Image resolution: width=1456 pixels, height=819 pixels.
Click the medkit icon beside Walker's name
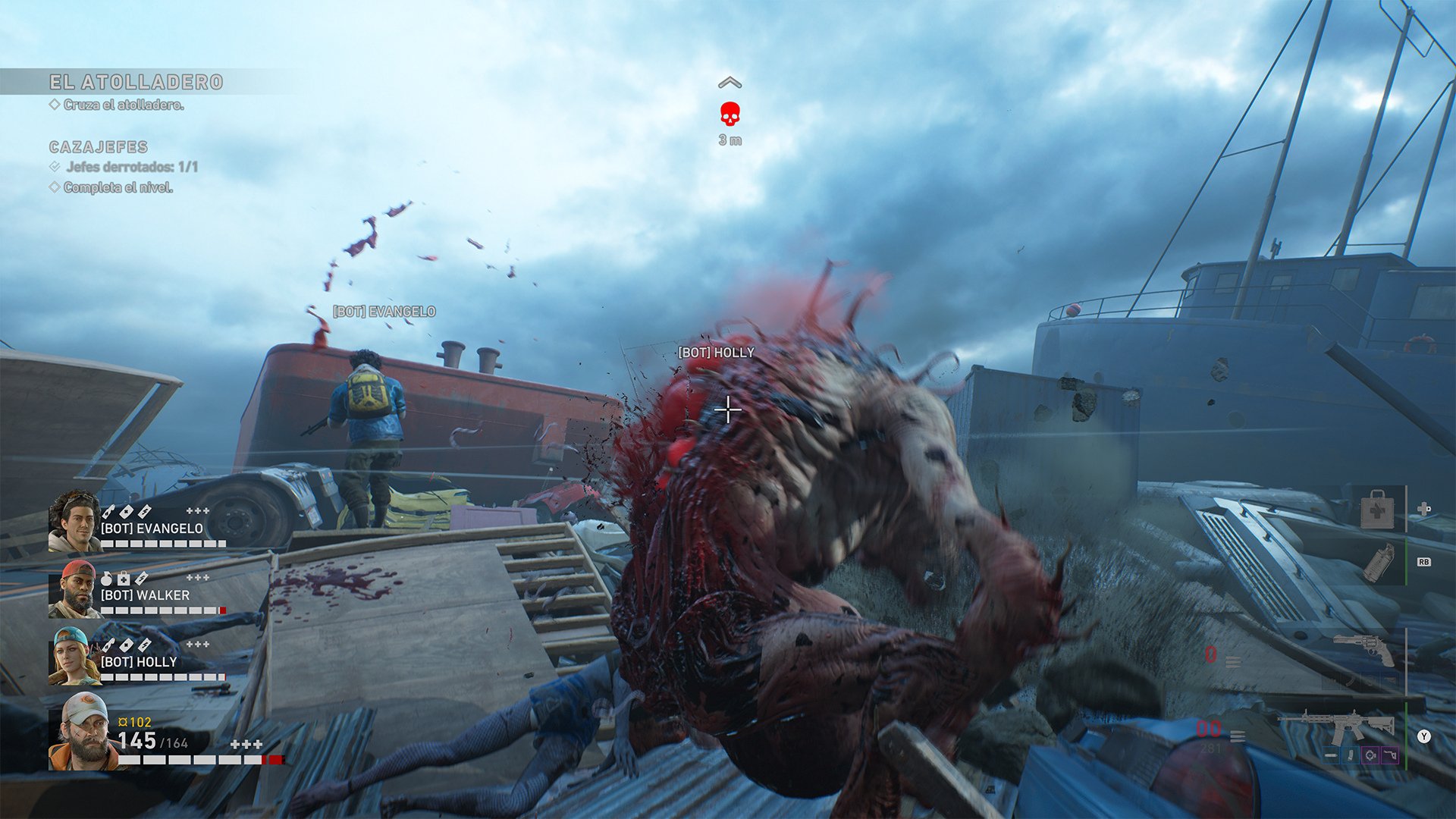pos(123,577)
